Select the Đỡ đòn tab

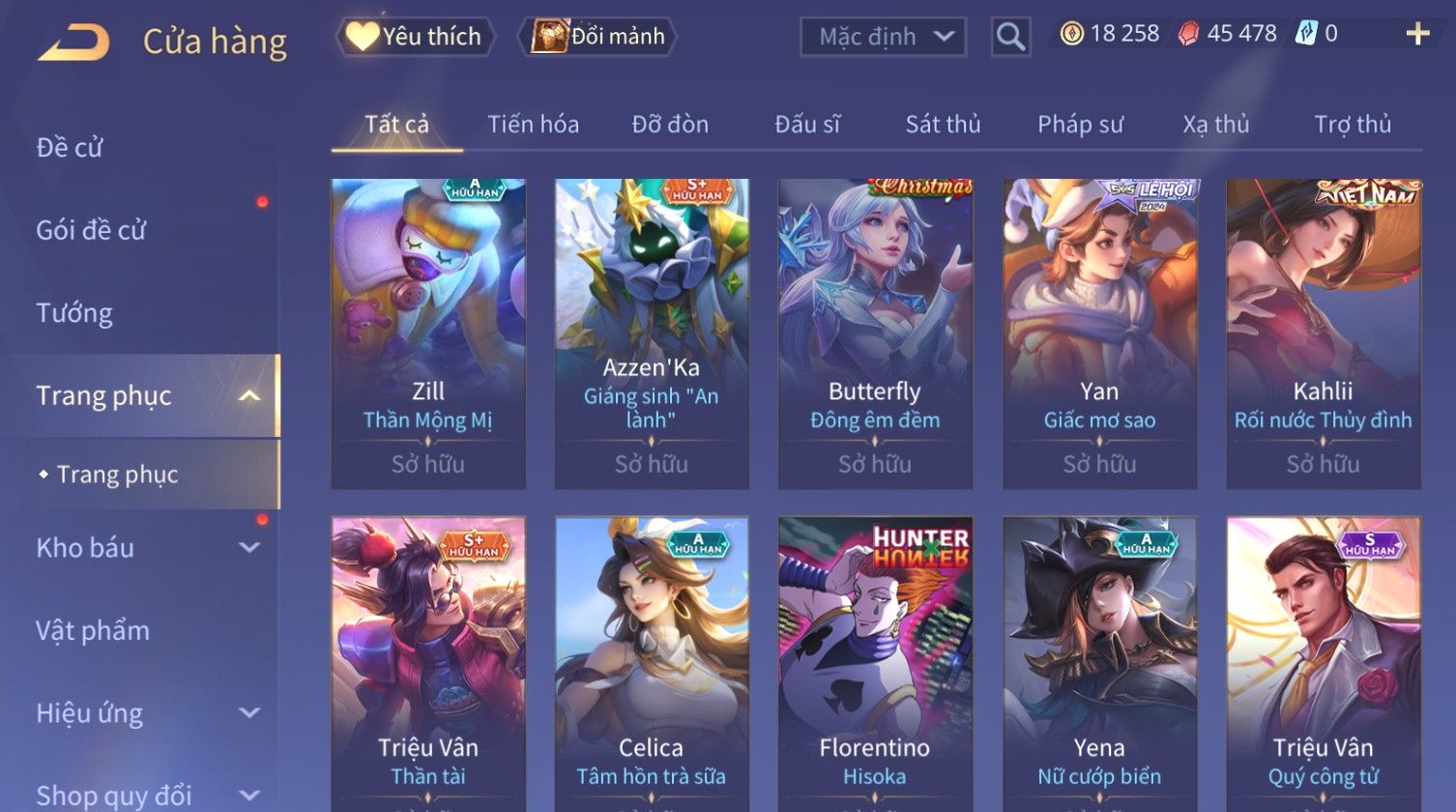(670, 124)
